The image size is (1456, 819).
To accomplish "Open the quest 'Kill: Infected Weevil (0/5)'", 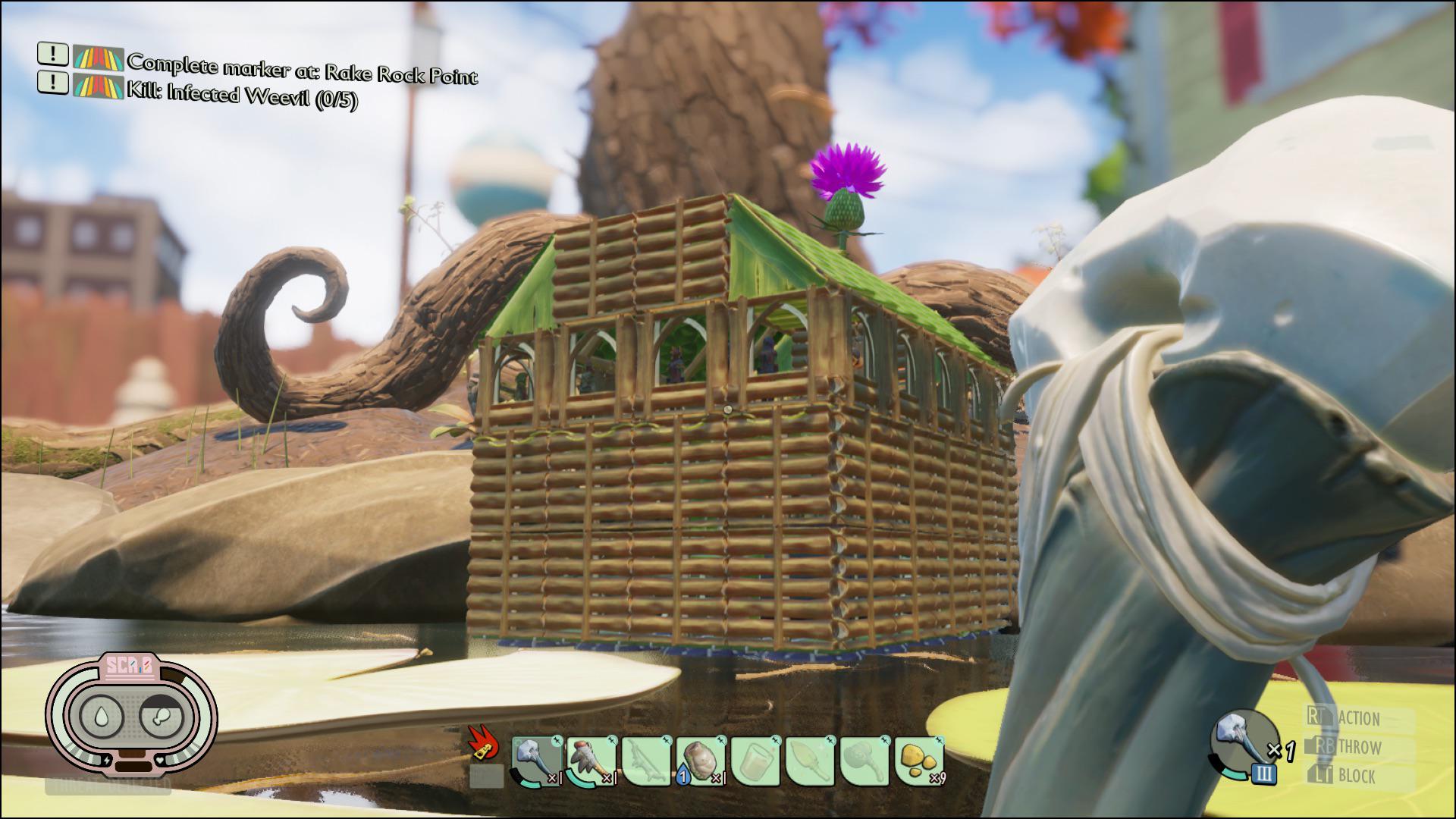I will [243, 96].
